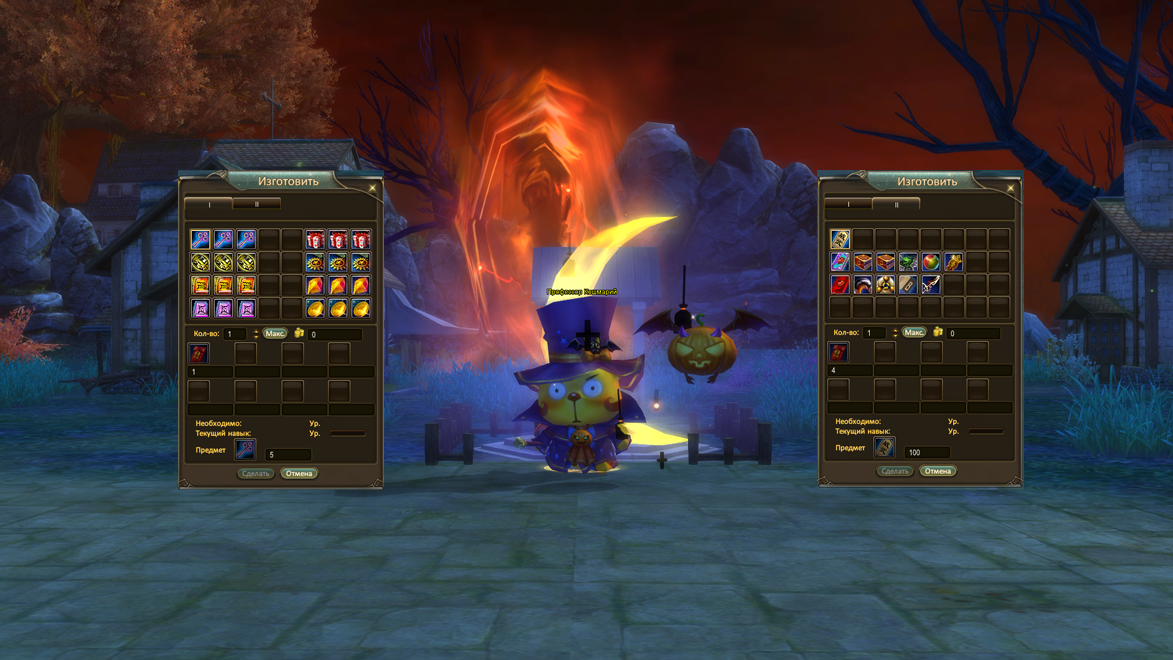Click Макс. in the chest-recipe window
Screen dimensions: 1173x660
pos(914,332)
